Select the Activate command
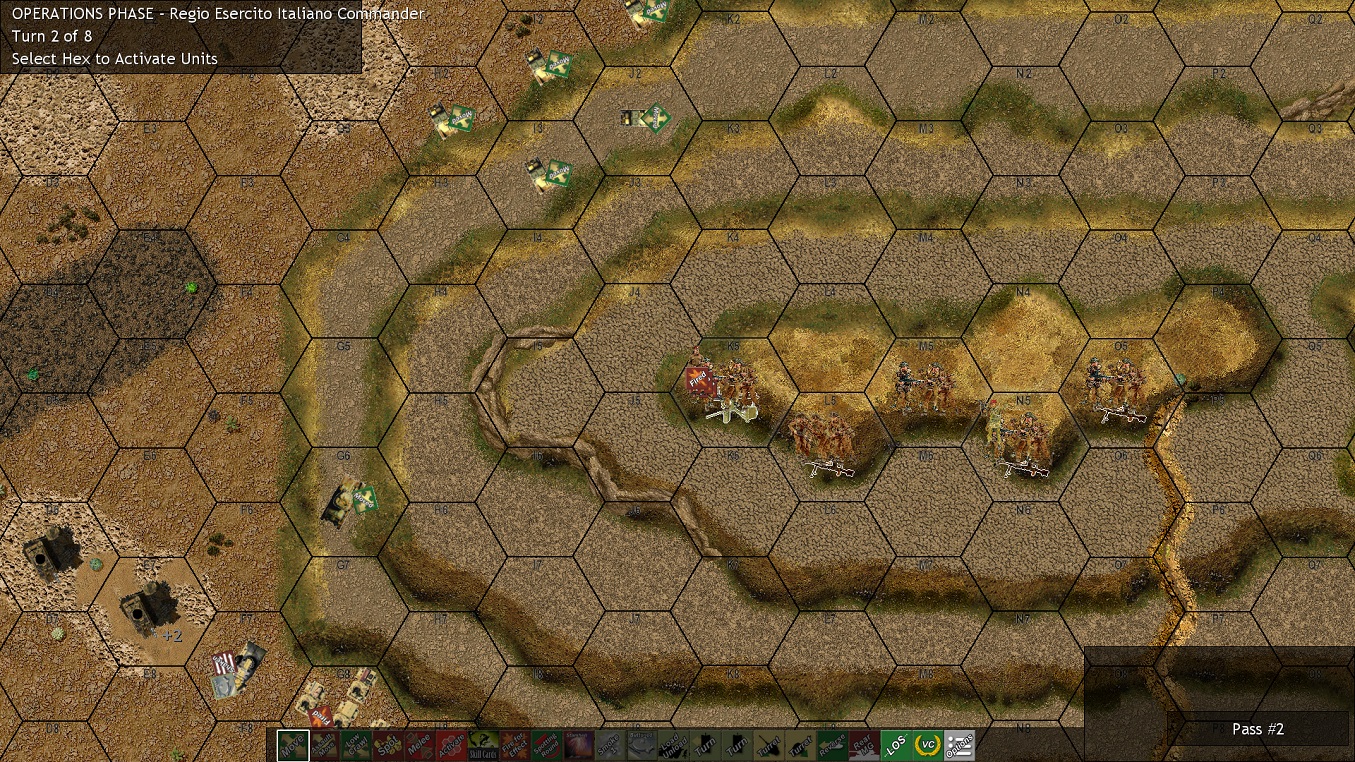 pos(452,746)
